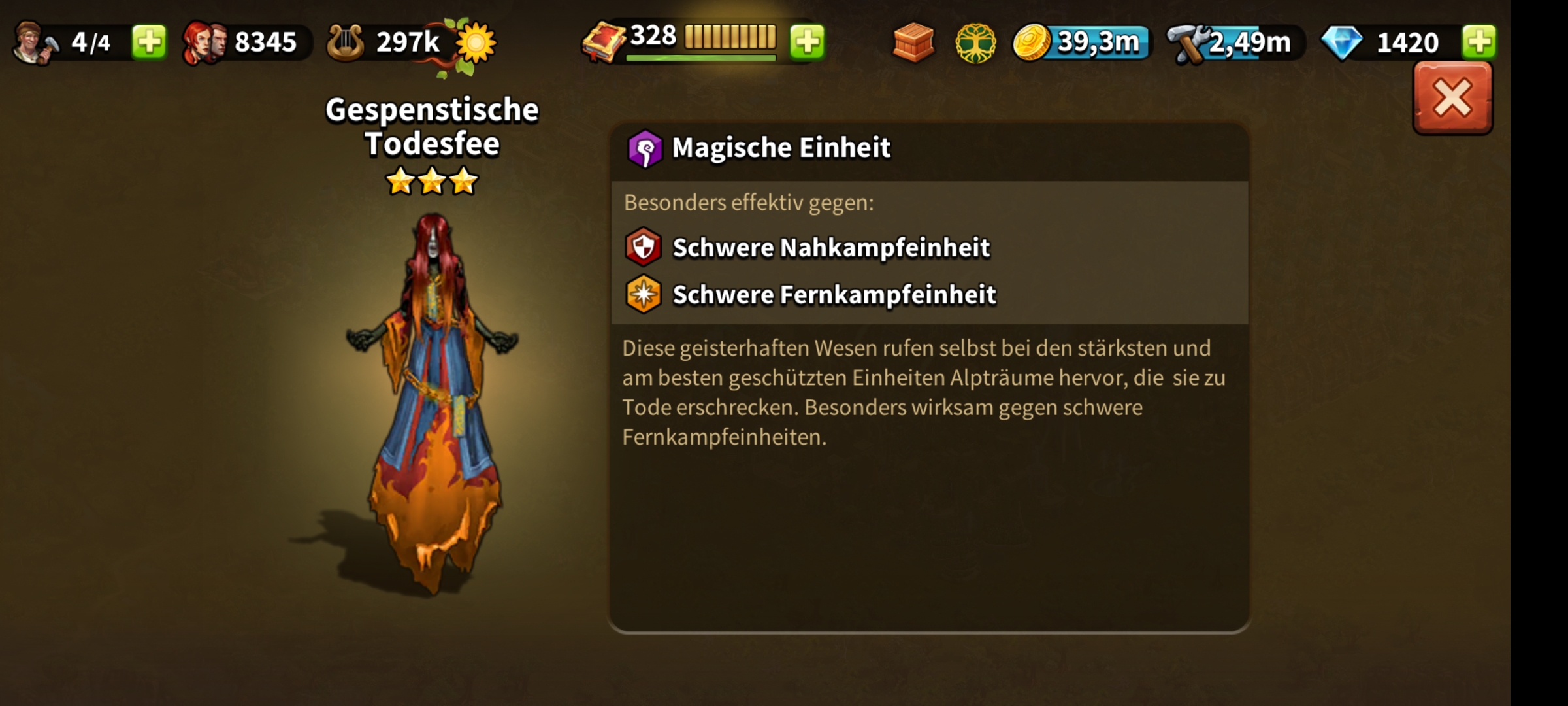
Task: Add more builders with the plus button
Action: (x=149, y=42)
